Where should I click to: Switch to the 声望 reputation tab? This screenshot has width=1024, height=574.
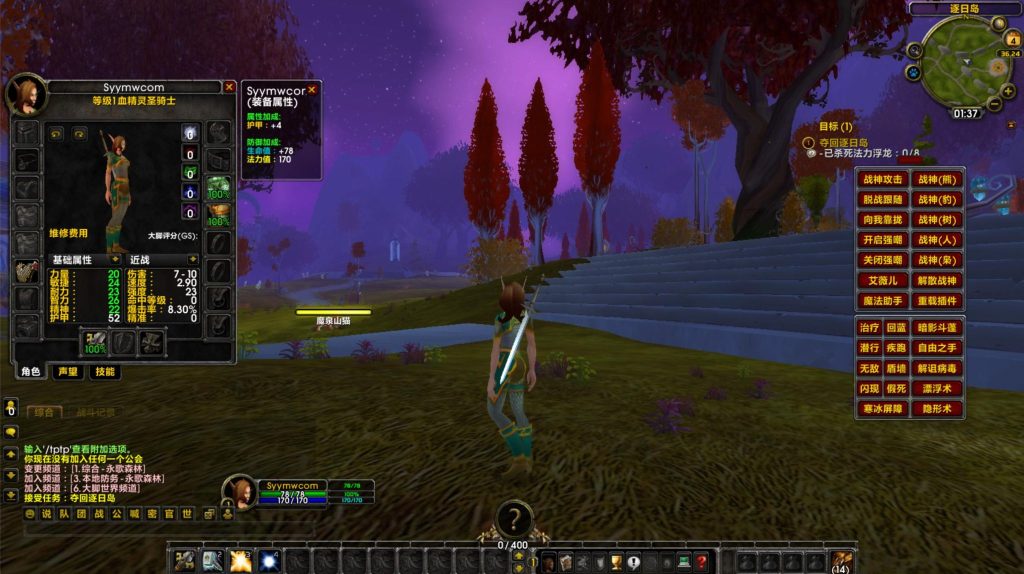click(x=67, y=372)
